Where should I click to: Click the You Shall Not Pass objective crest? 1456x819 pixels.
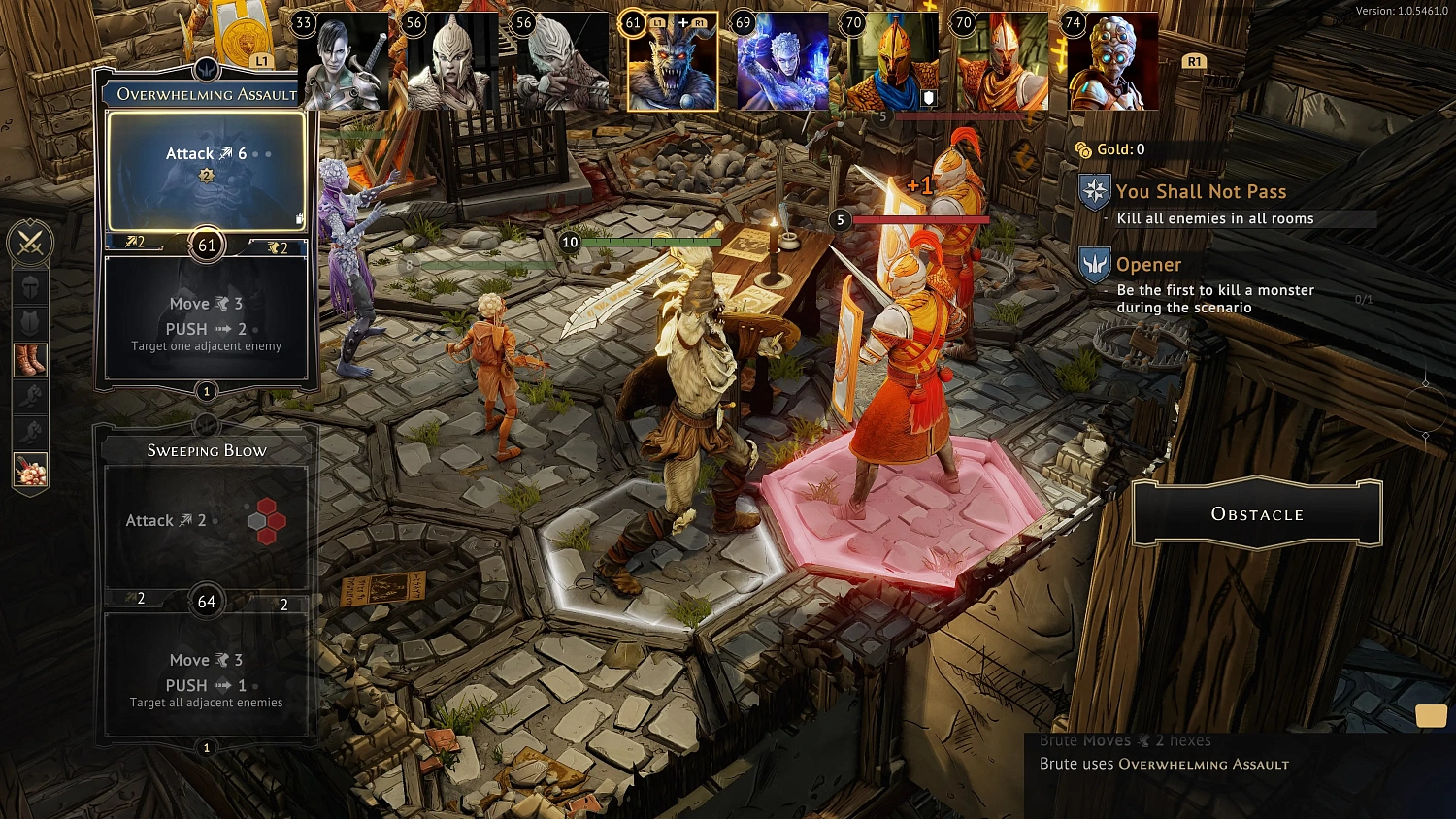click(x=1093, y=192)
